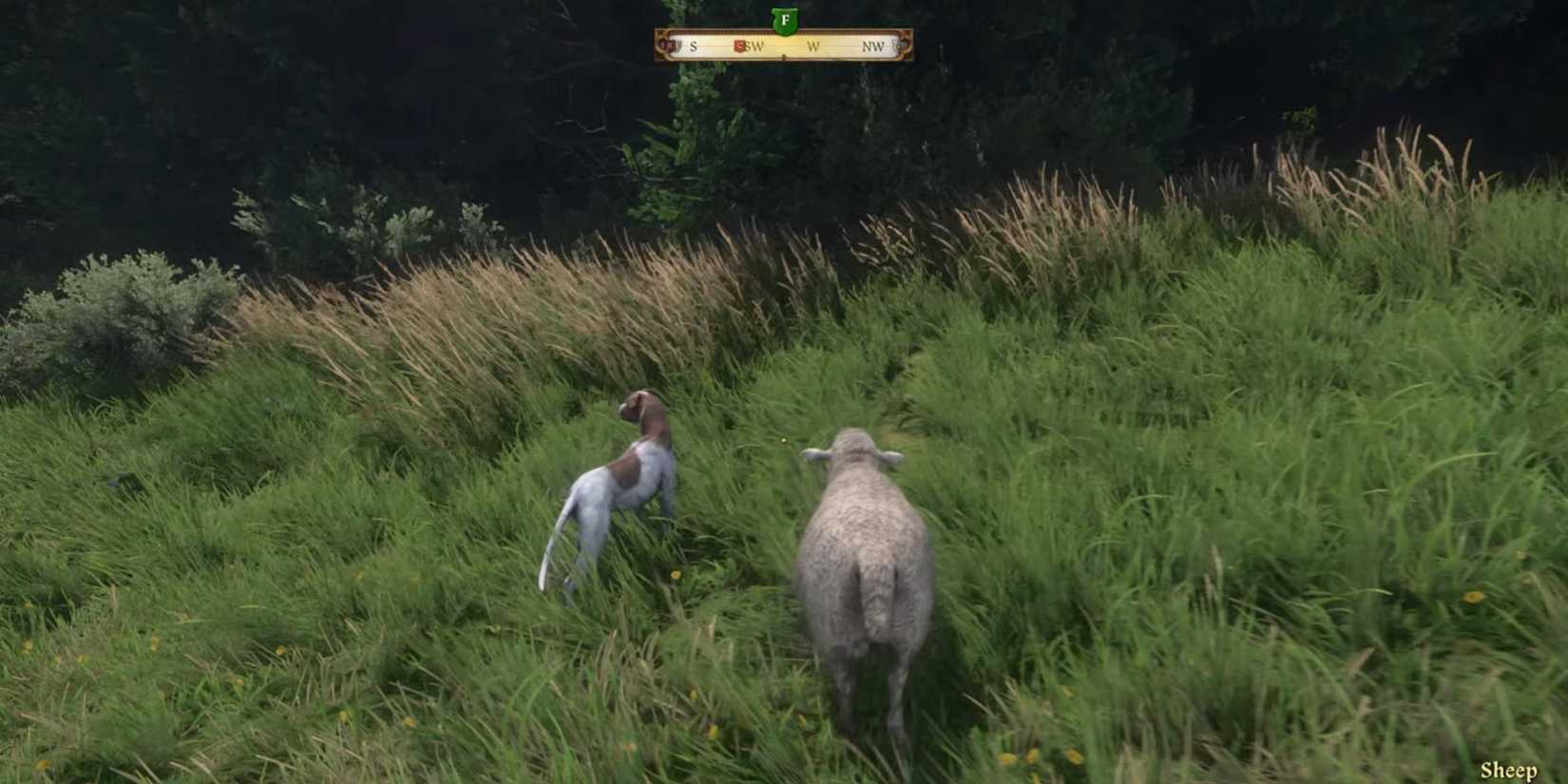
Task: Click the green F quest marker shield
Action: (784, 19)
